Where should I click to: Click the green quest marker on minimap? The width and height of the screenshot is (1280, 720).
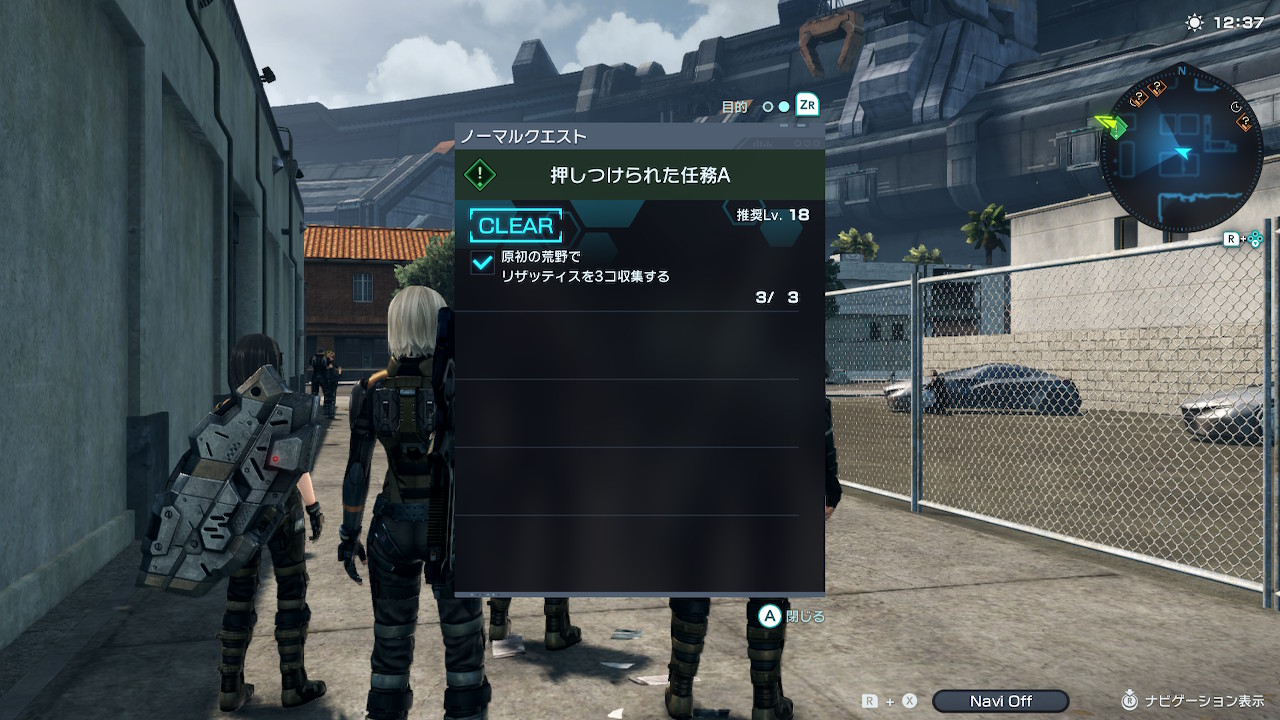[x=1111, y=126]
